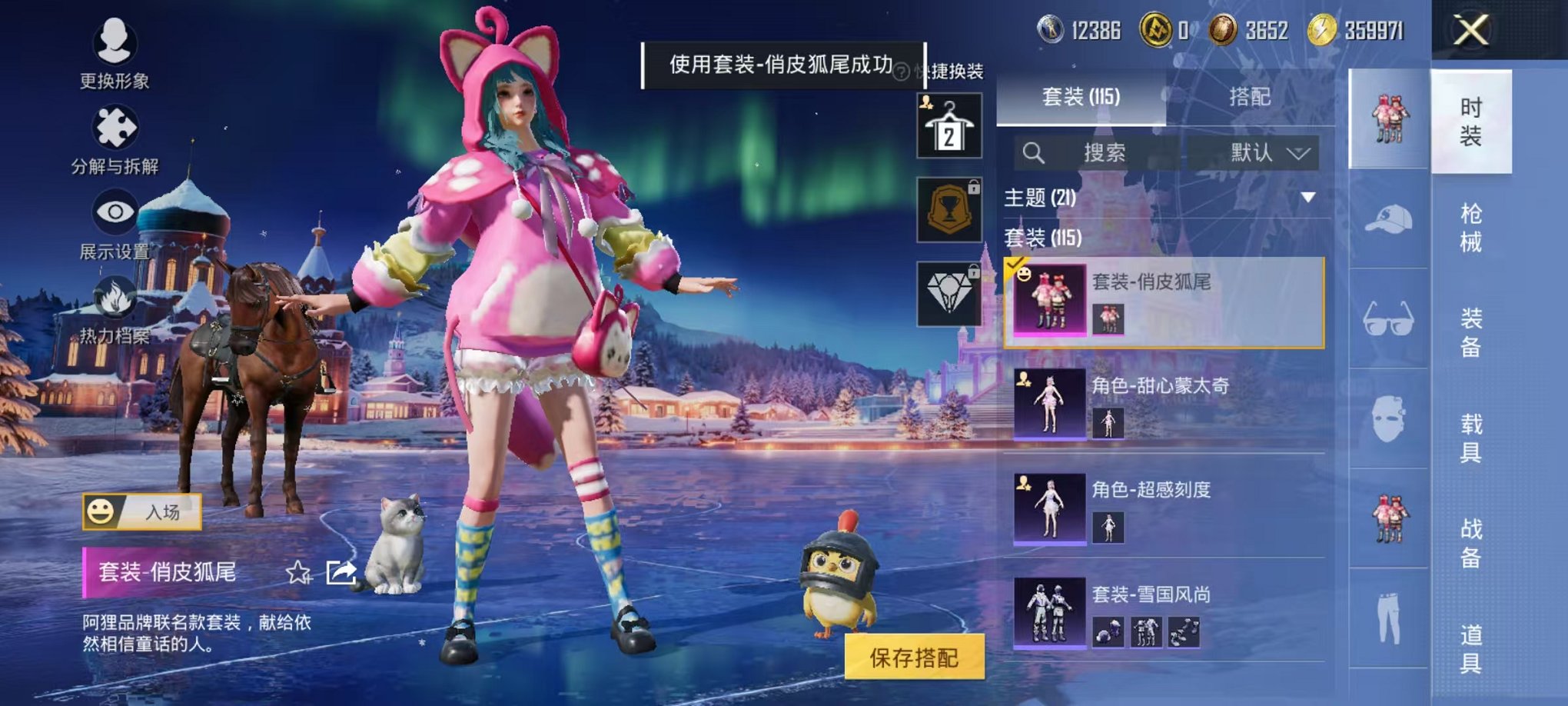Open the locked diamond panel icon

pyautogui.click(x=952, y=295)
